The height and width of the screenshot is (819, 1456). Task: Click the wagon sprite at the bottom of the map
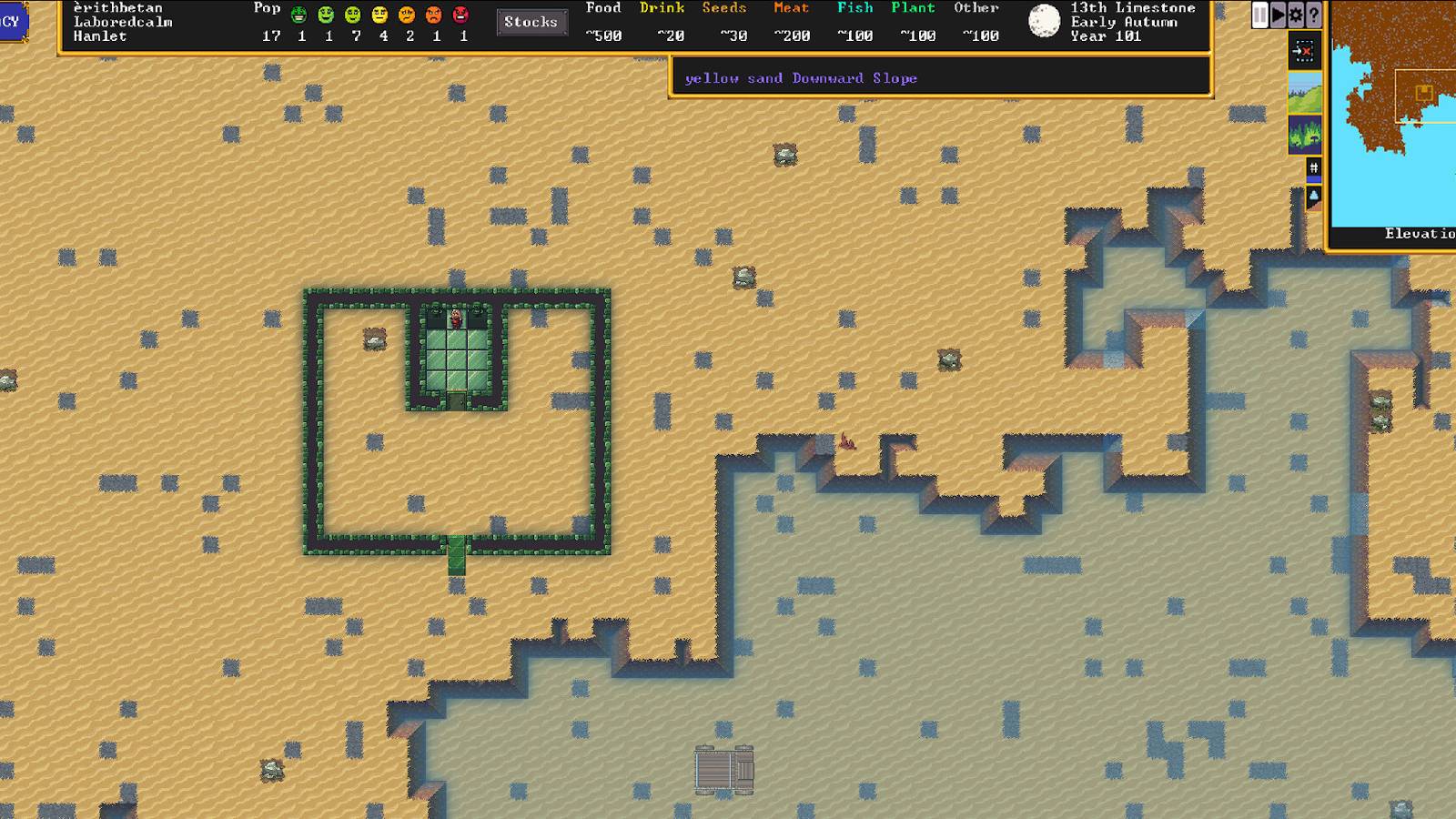tap(723, 769)
